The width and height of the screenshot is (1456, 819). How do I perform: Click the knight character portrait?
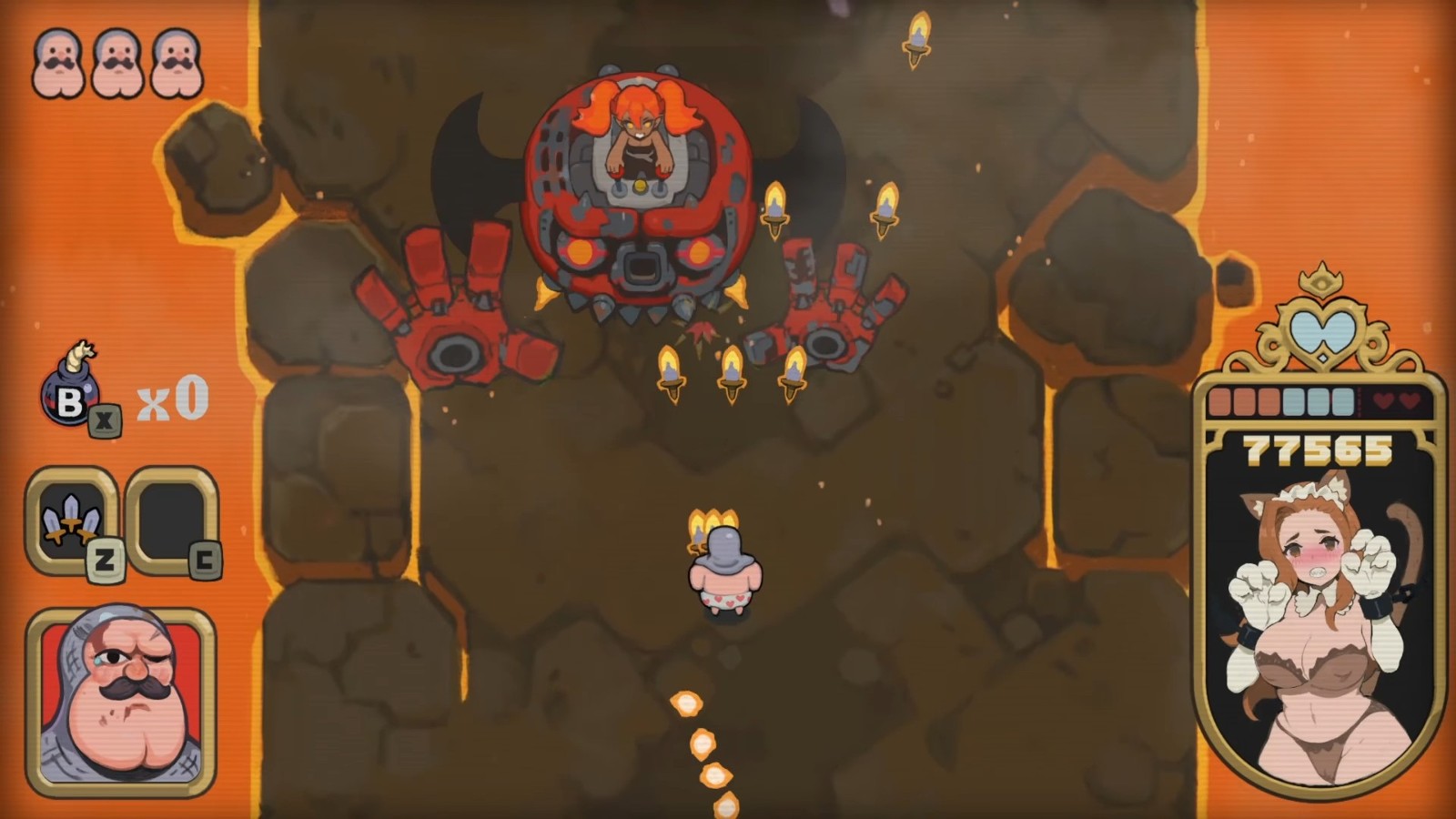[121, 701]
